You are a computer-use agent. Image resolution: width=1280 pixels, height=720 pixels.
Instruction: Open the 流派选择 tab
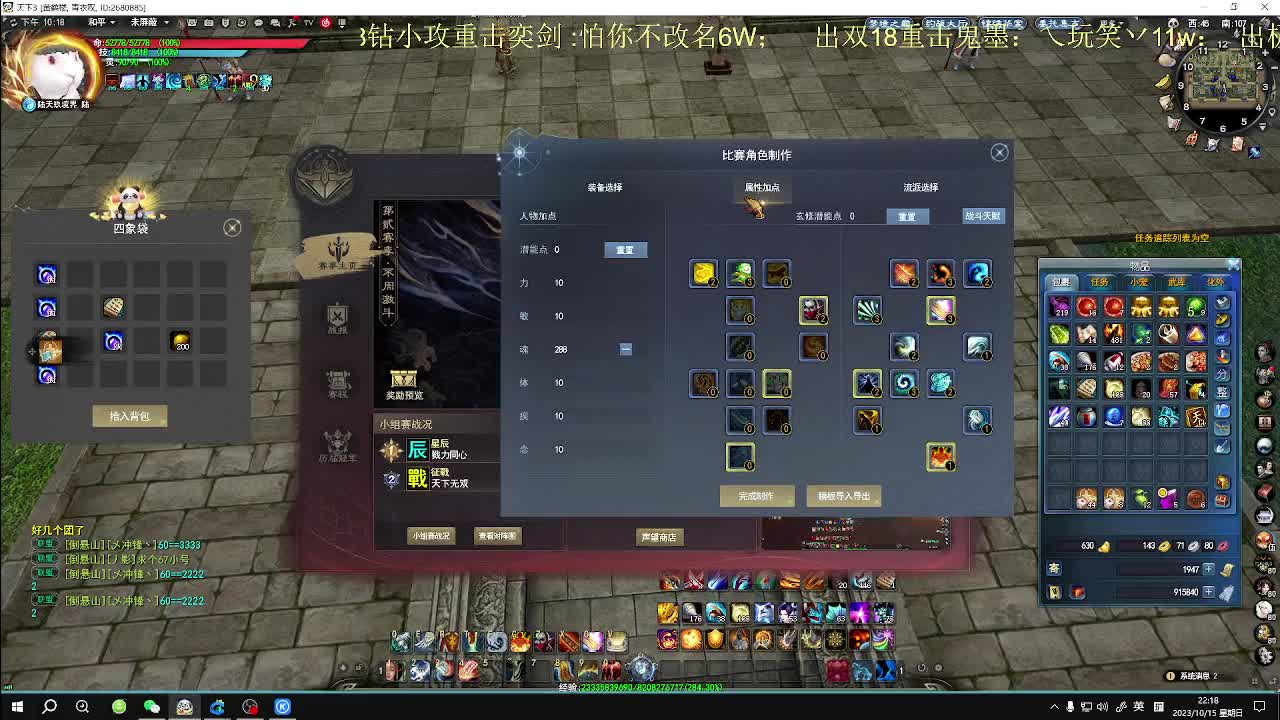point(915,187)
